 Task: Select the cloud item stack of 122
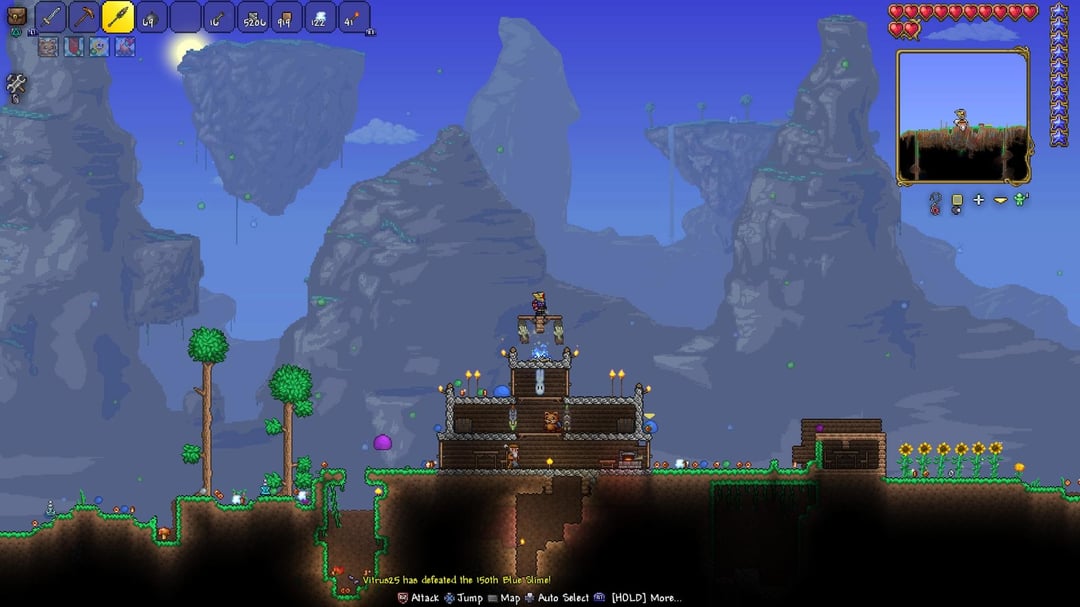pyautogui.click(x=320, y=17)
